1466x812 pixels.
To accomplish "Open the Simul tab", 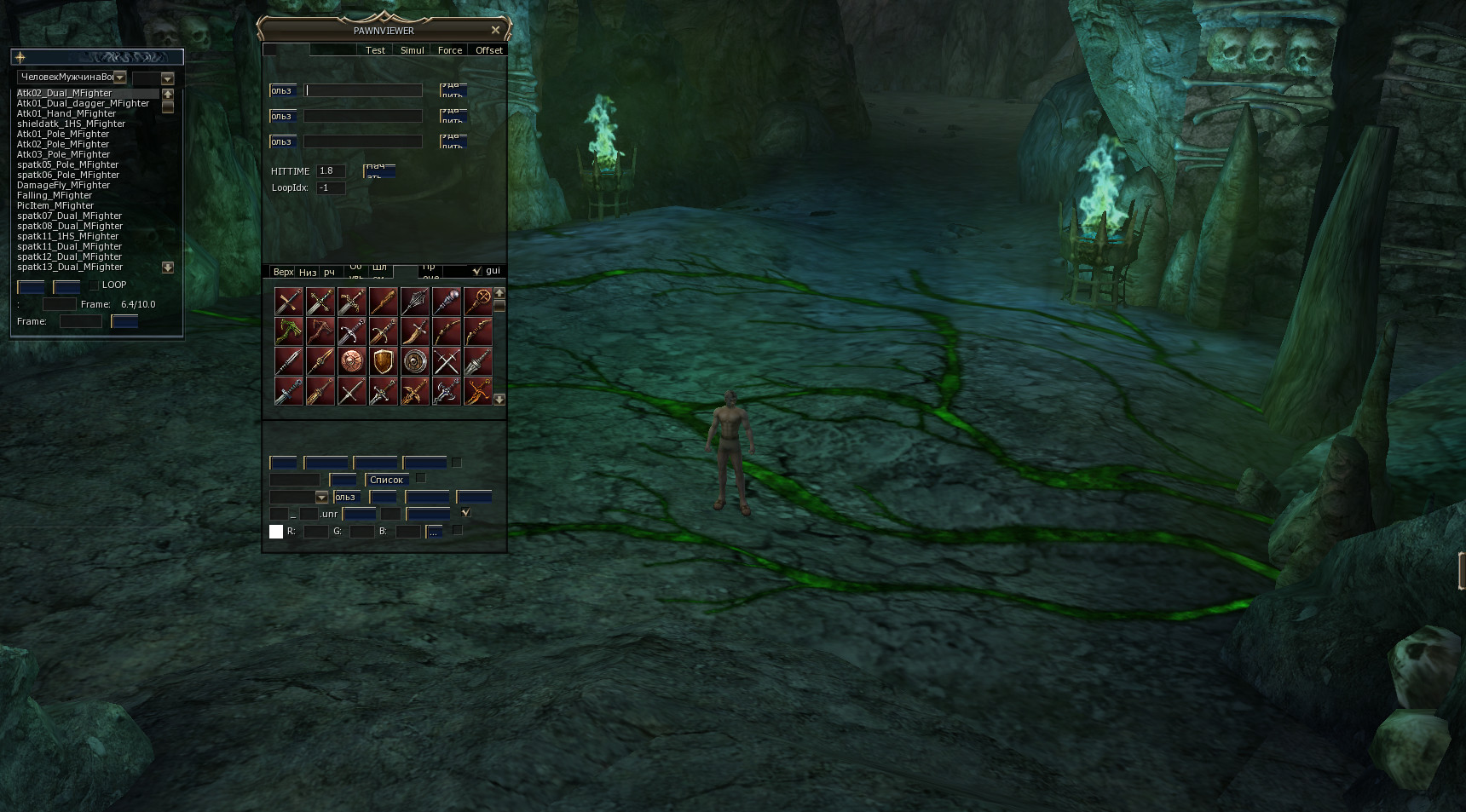I will [x=412, y=50].
